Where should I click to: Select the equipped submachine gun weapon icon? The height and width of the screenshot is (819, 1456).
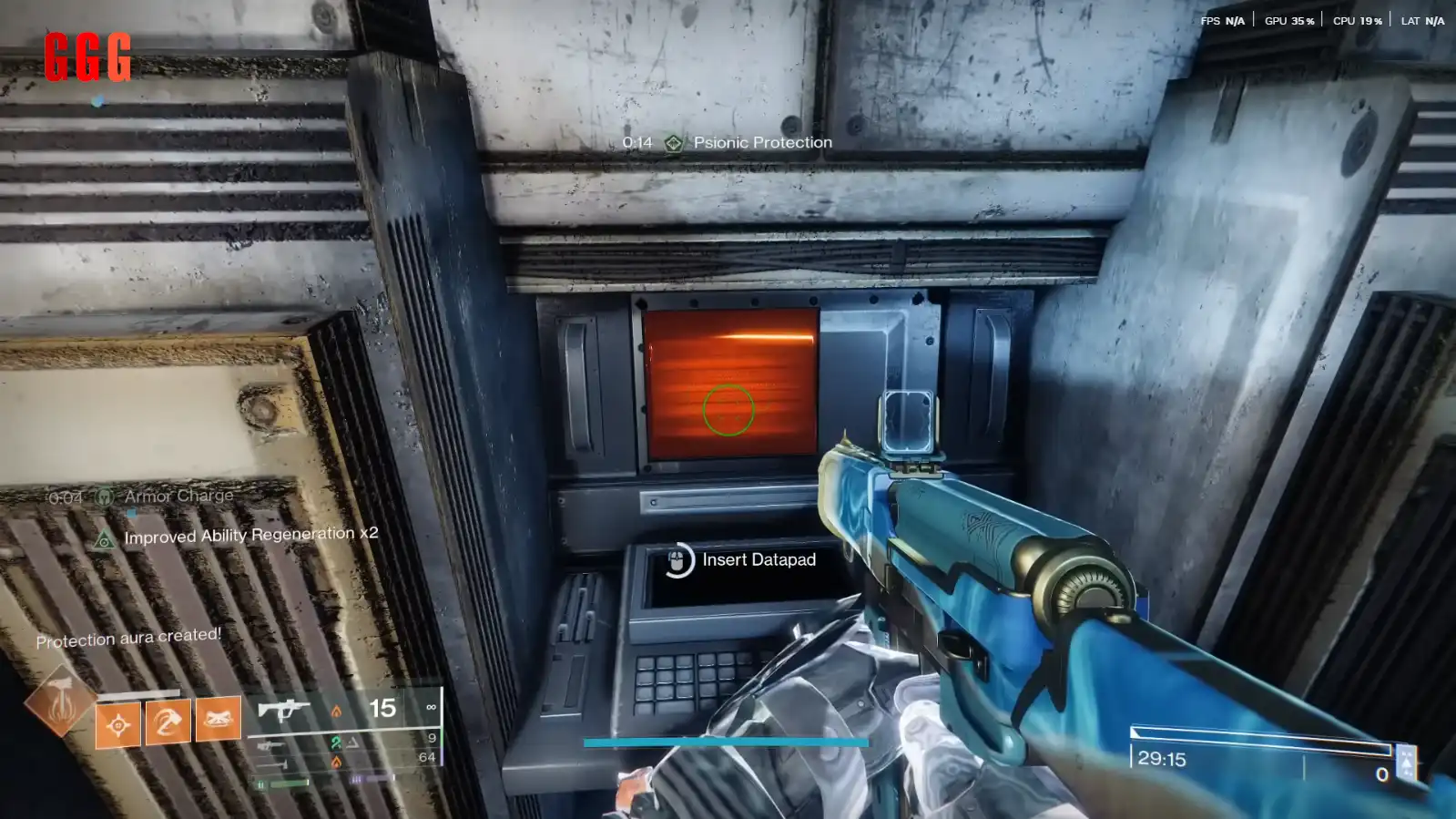click(283, 709)
